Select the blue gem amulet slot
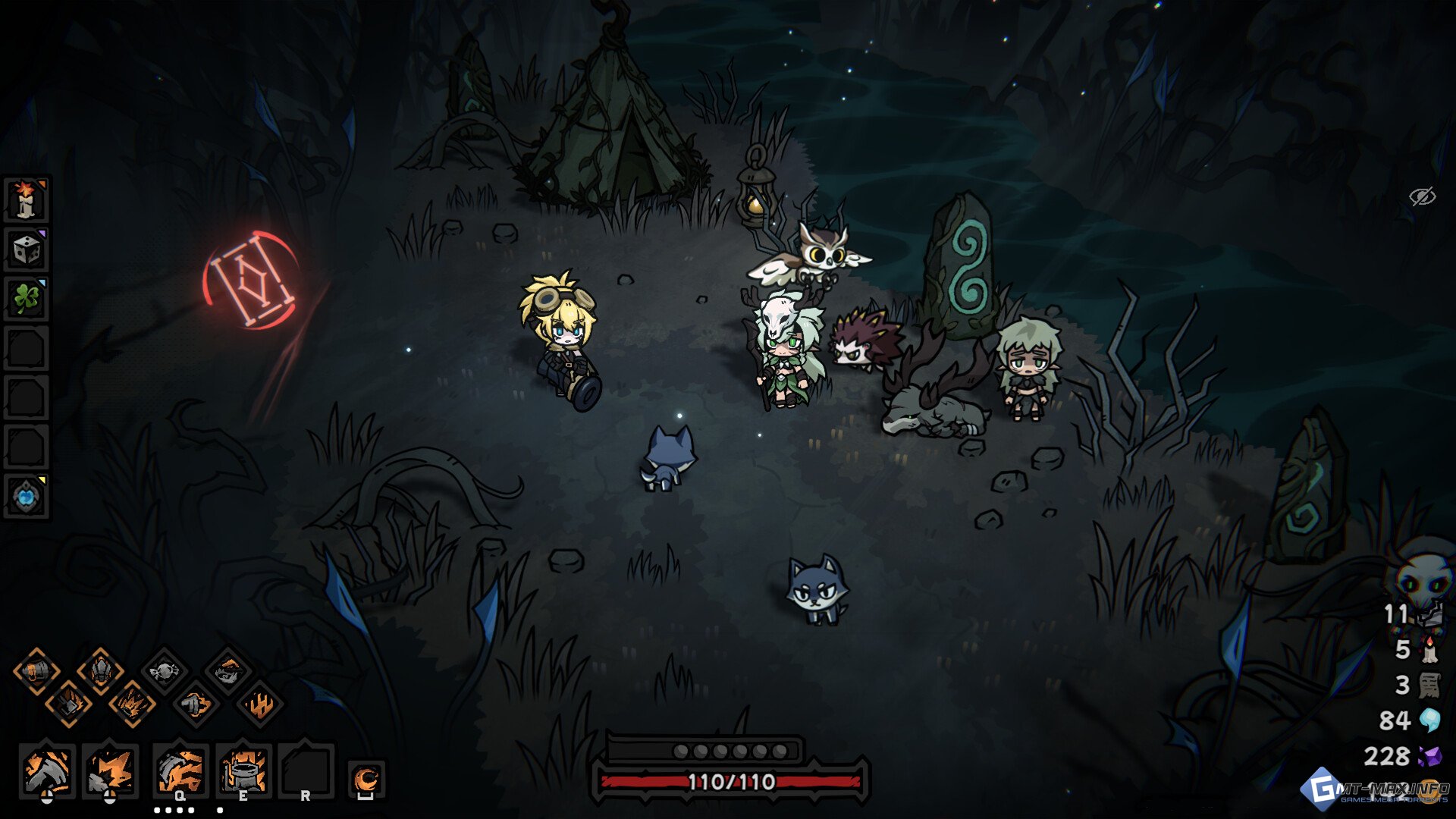This screenshot has width=1456, height=819. point(27,497)
